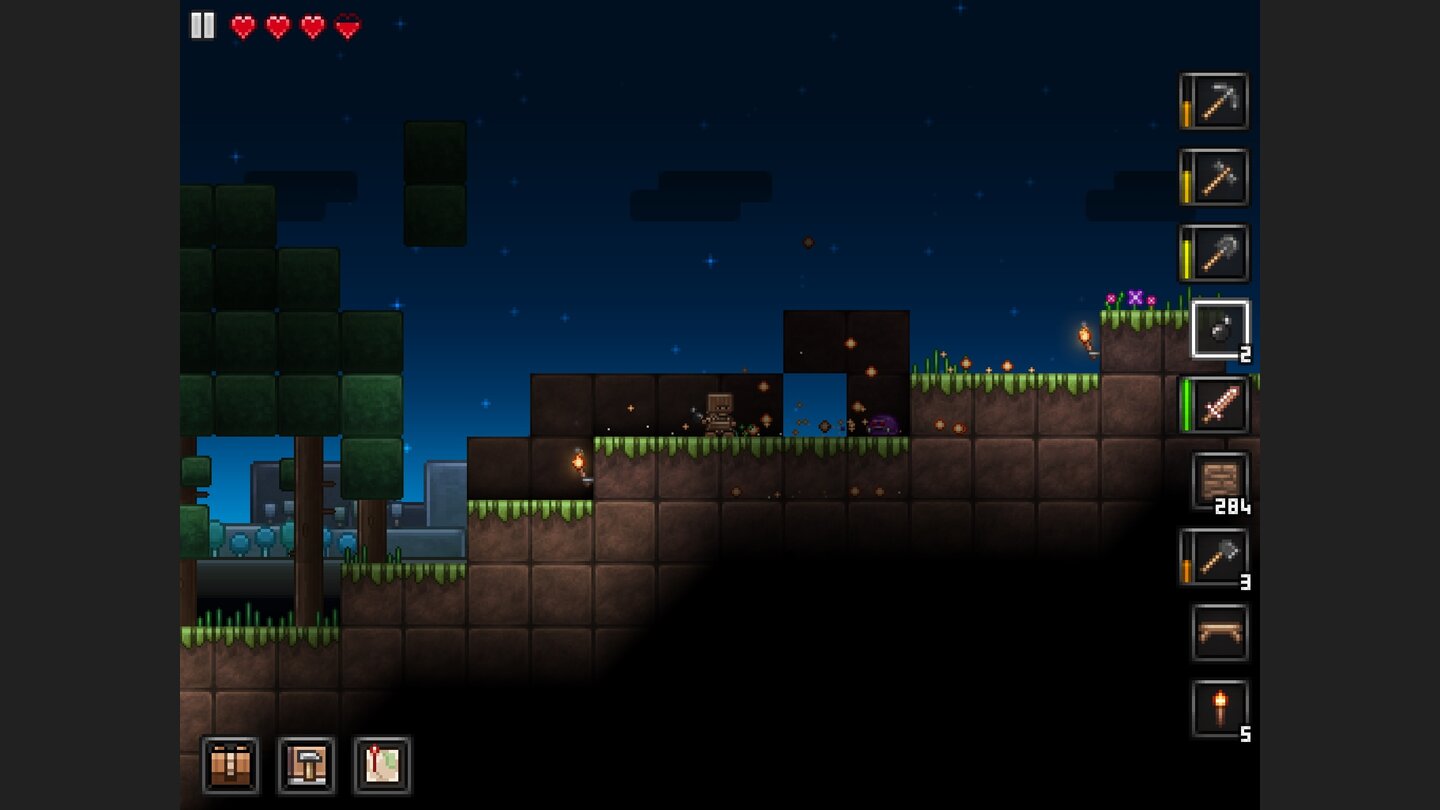Choose the bomb slot with 2 bombs
1440x810 pixels.
point(1220,329)
